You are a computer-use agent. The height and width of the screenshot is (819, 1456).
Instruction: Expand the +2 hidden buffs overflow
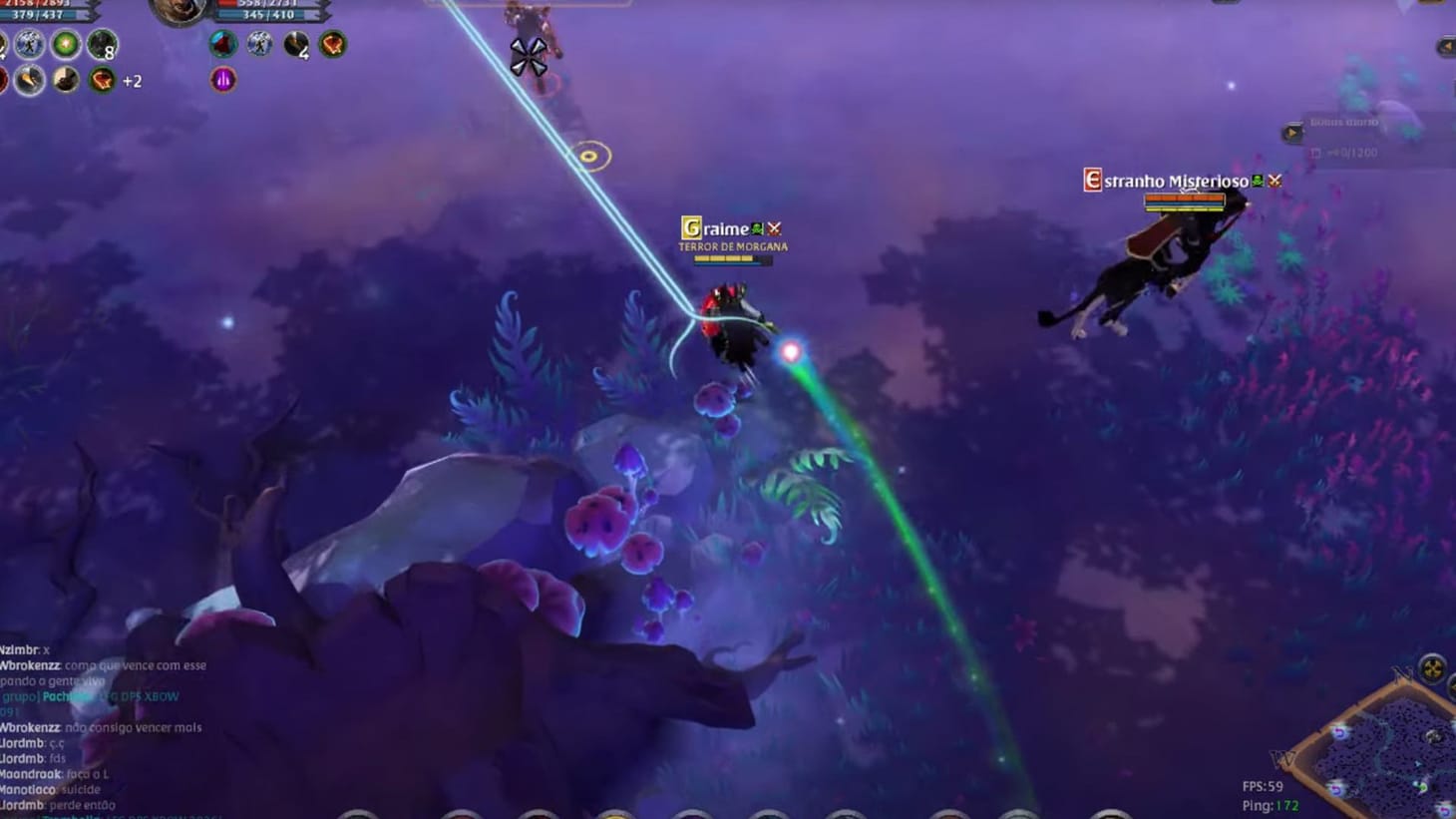[131, 81]
